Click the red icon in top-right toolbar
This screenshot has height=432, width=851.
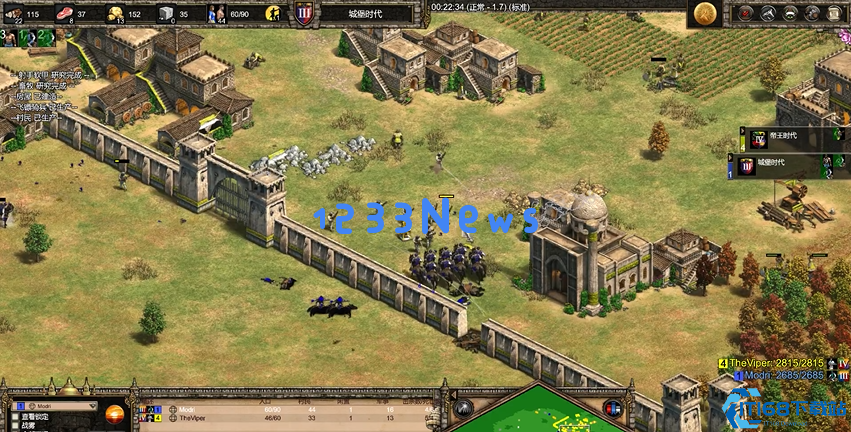point(746,12)
